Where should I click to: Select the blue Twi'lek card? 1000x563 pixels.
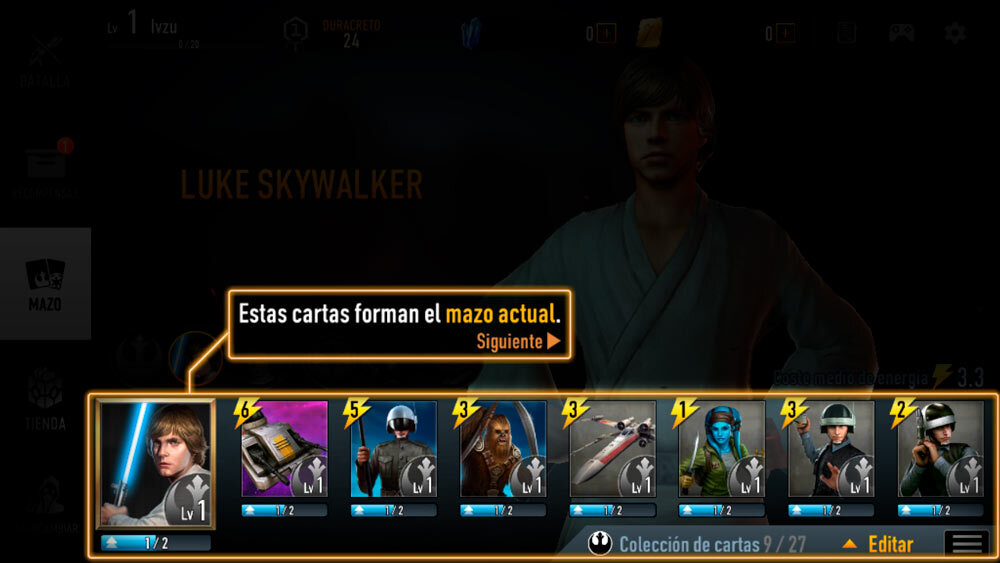[x=721, y=449]
